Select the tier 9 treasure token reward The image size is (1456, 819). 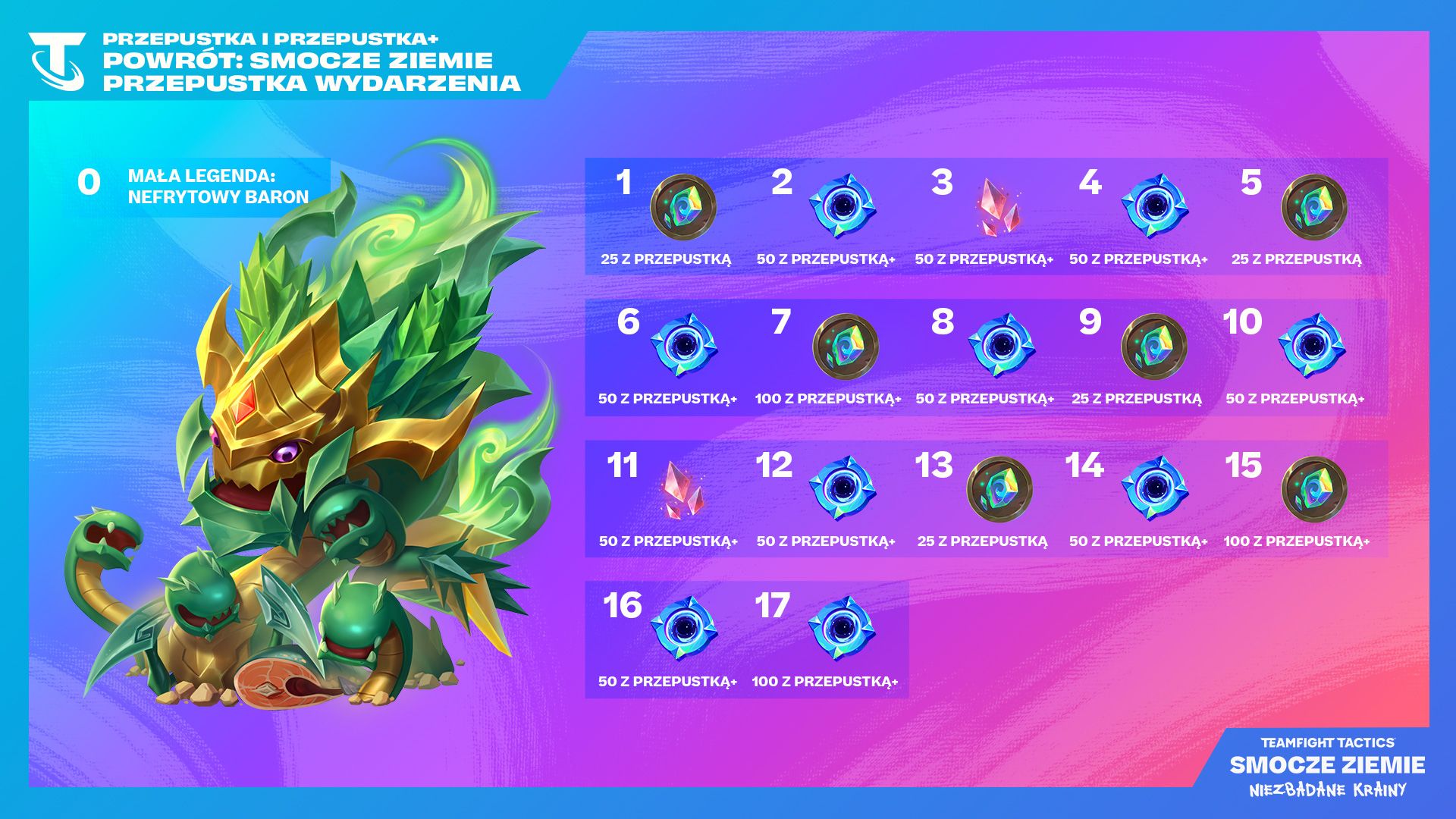[x=1153, y=347]
